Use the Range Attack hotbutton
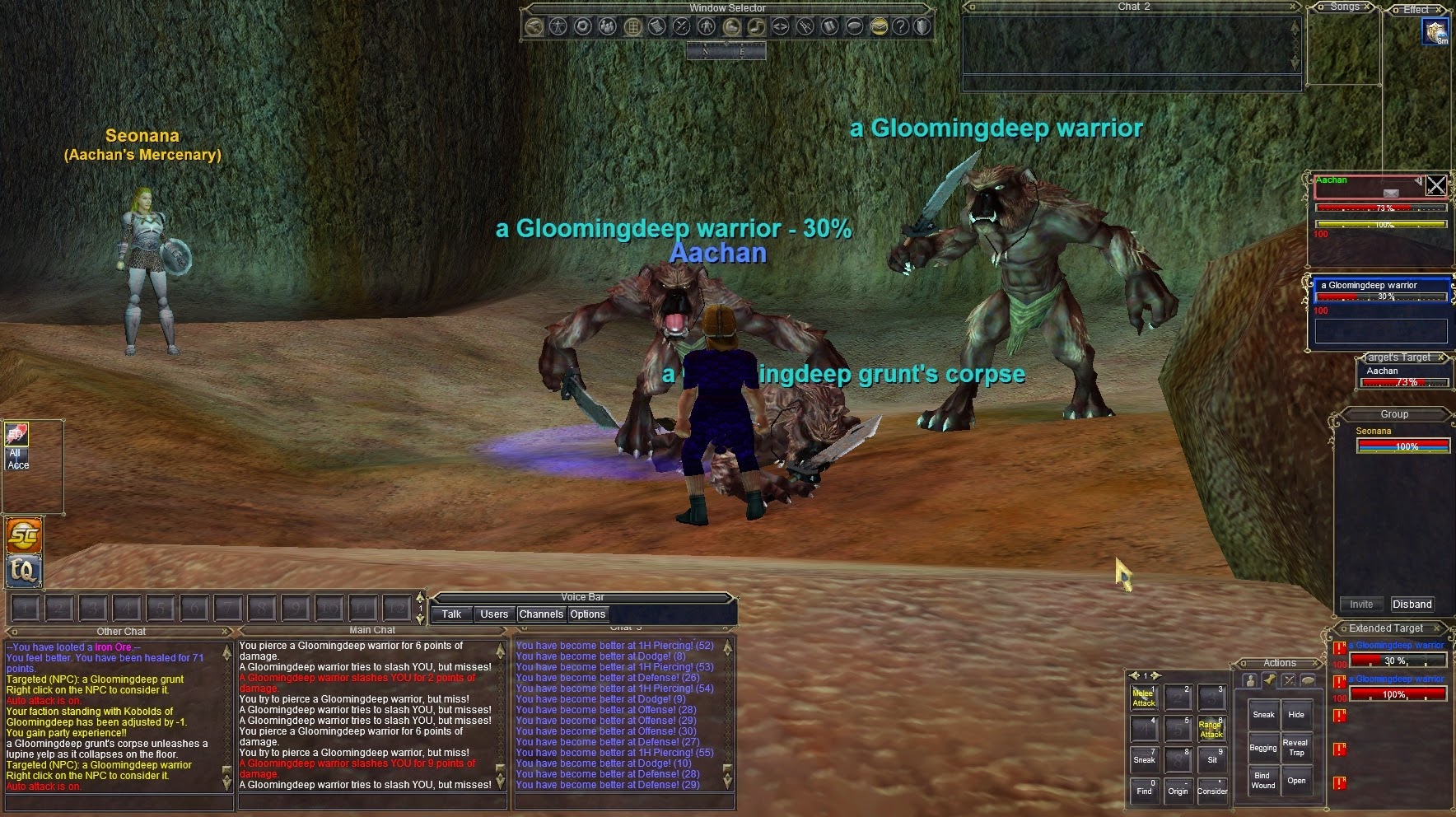The image size is (1456, 817). pos(1211,729)
